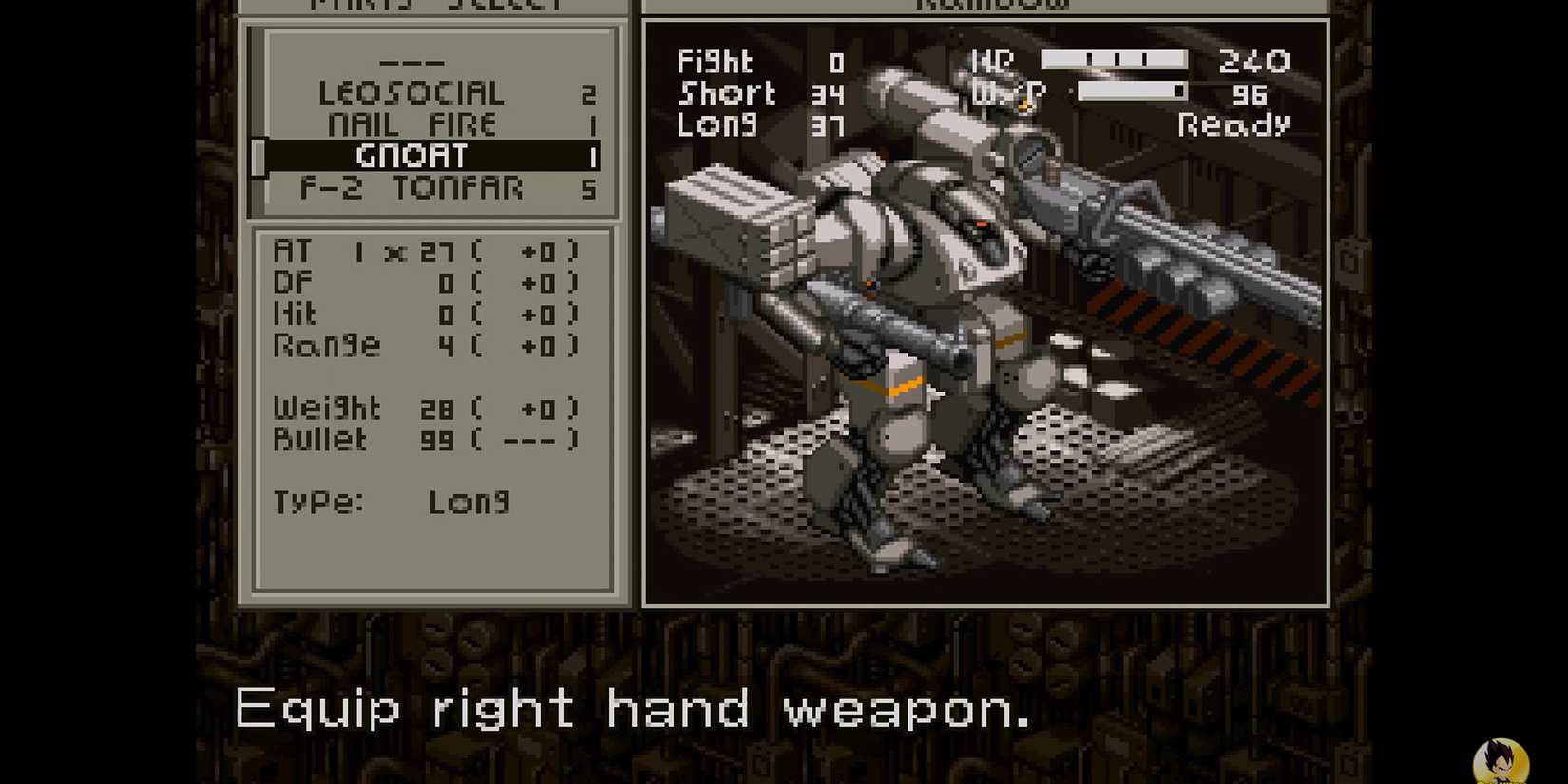
Task: Click the NAIL FIRE weapon
Action: click(x=413, y=124)
